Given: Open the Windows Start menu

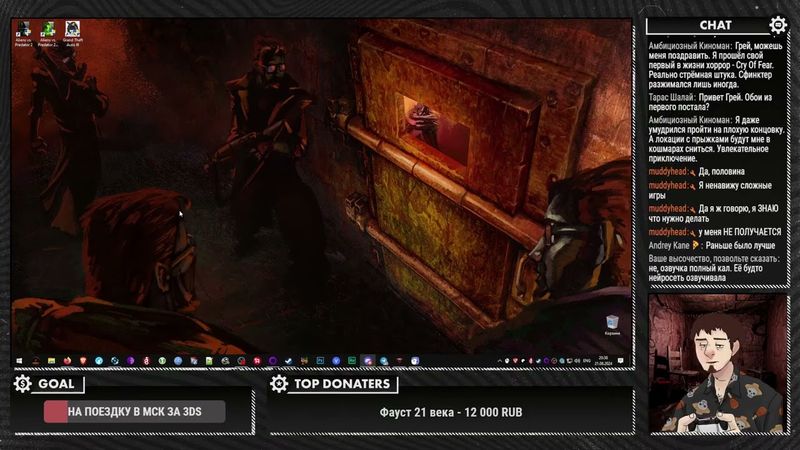Looking at the screenshot, I should pyautogui.click(x=18, y=360).
